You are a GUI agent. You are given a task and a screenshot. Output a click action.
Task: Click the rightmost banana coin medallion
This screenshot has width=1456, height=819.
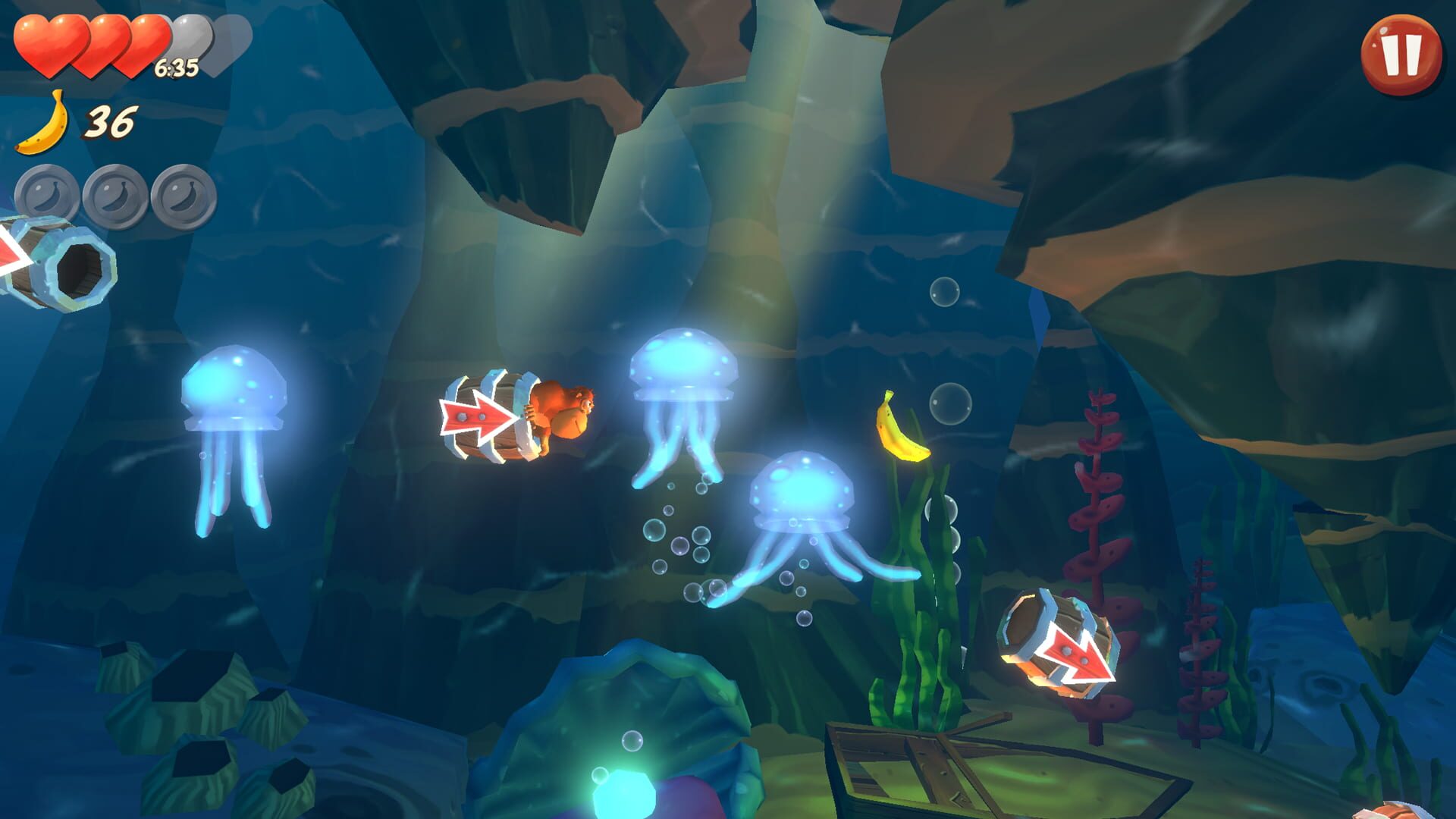click(184, 191)
